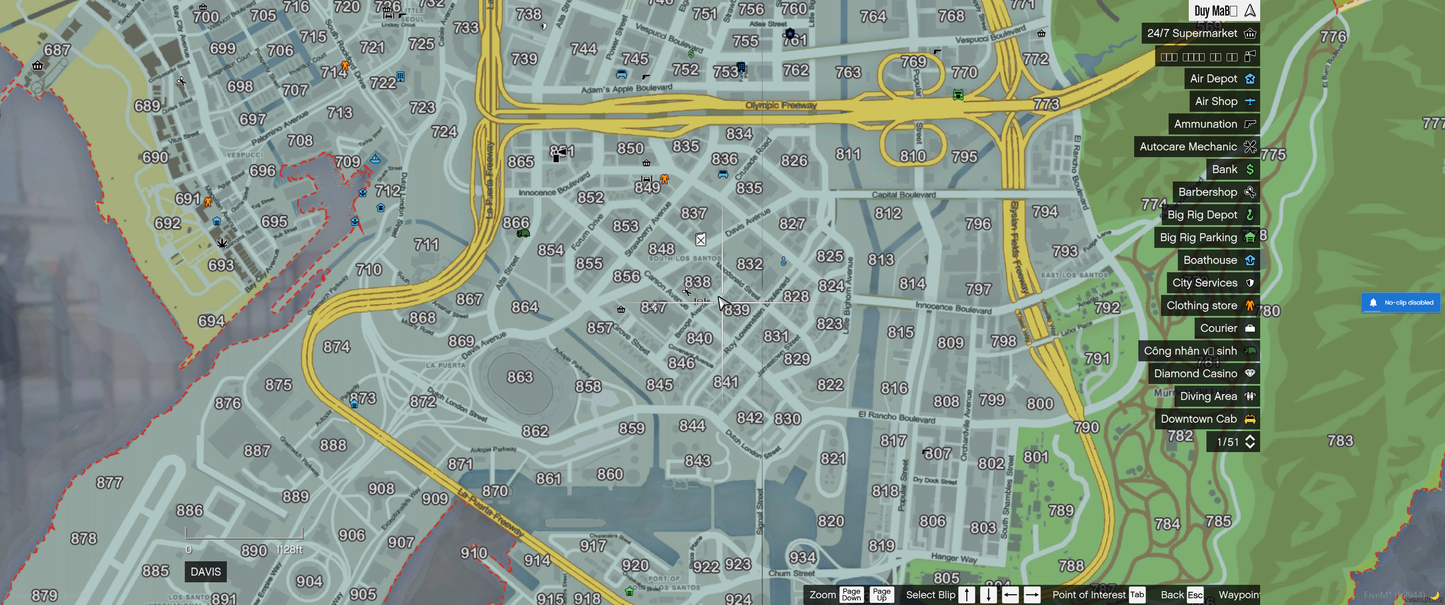Choose Diamond Casino from the legend

pyautogui.click(x=1204, y=373)
